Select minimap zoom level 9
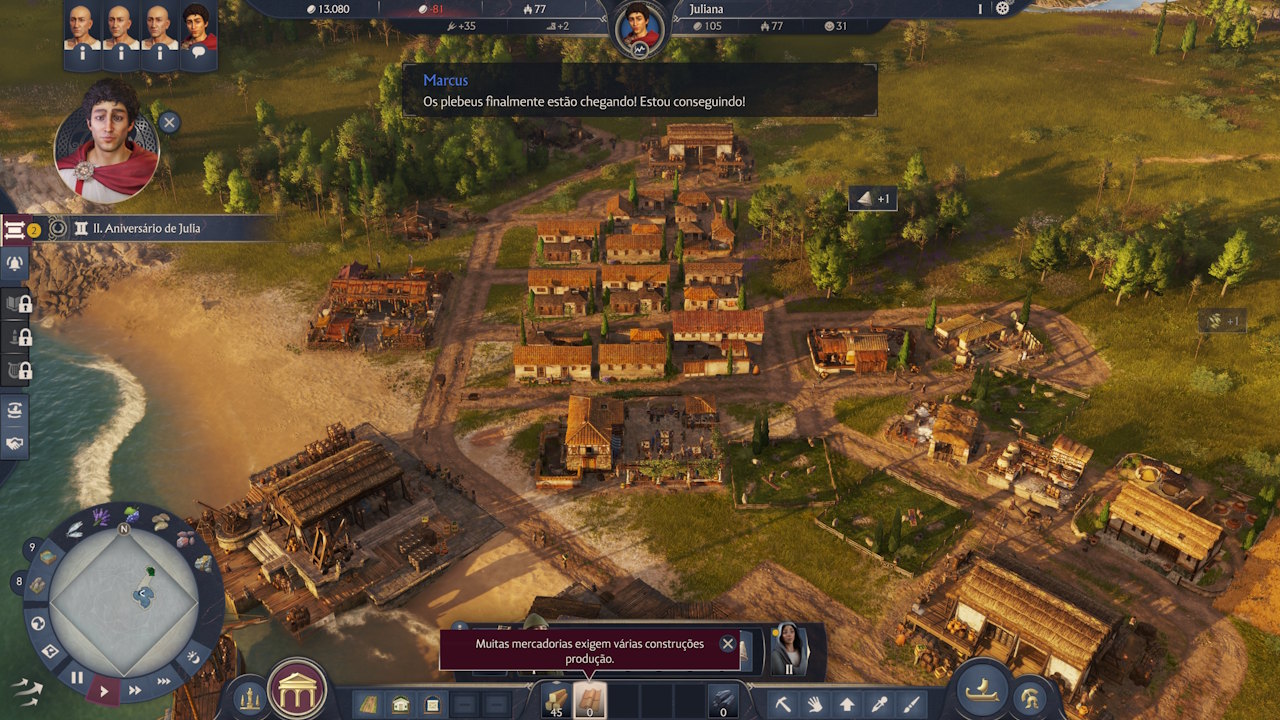This screenshot has width=1280, height=720. pos(31,546)
